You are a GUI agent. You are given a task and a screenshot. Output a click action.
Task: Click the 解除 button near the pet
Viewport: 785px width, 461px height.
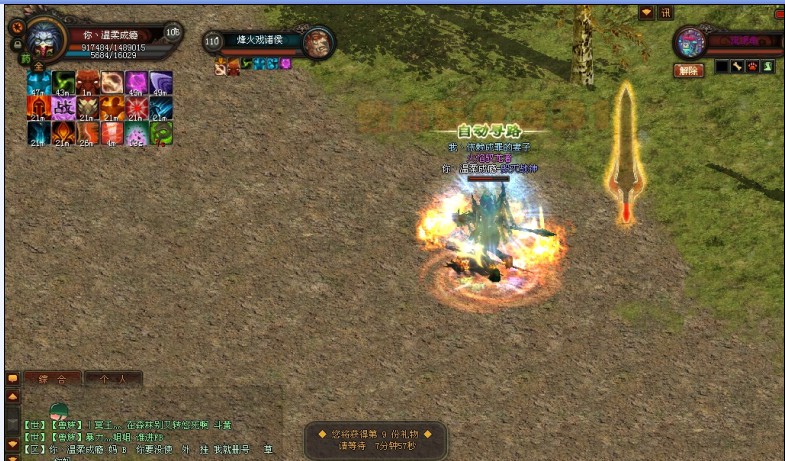pyautogui.click(x=688, y=70)
